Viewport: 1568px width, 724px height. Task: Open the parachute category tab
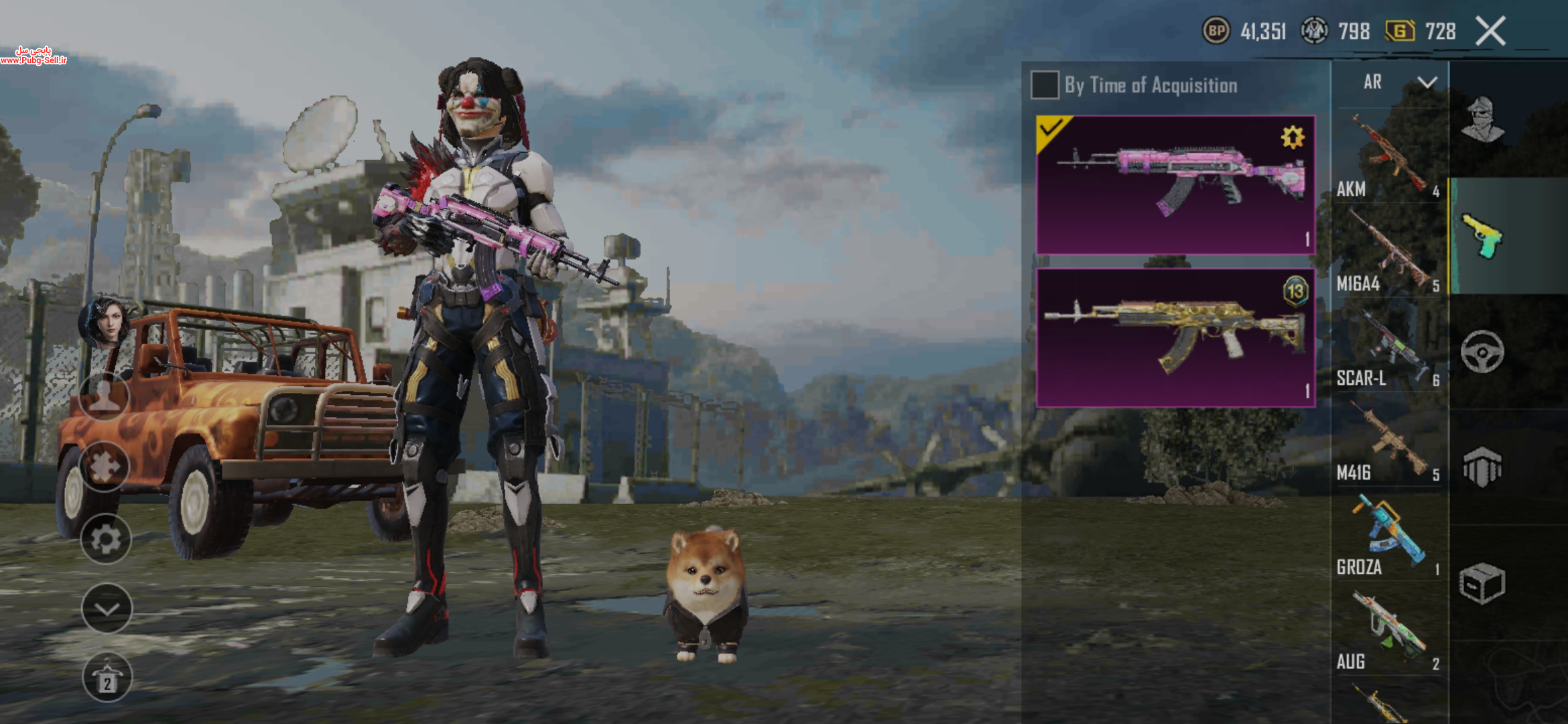[1482, 467]
